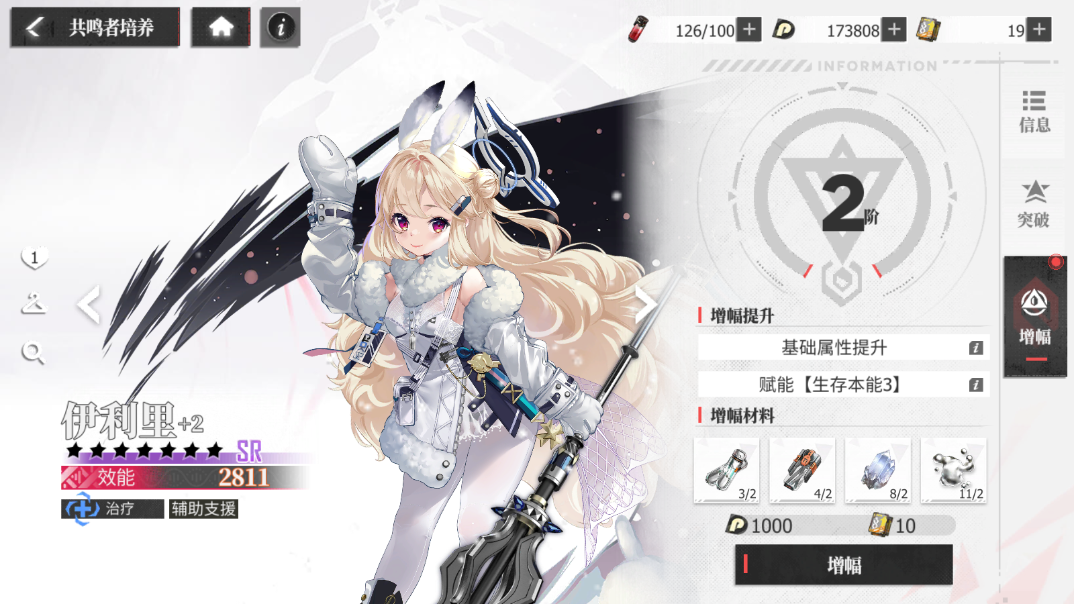
Task: Show next character with right arrow
Action: click(647, 303)
